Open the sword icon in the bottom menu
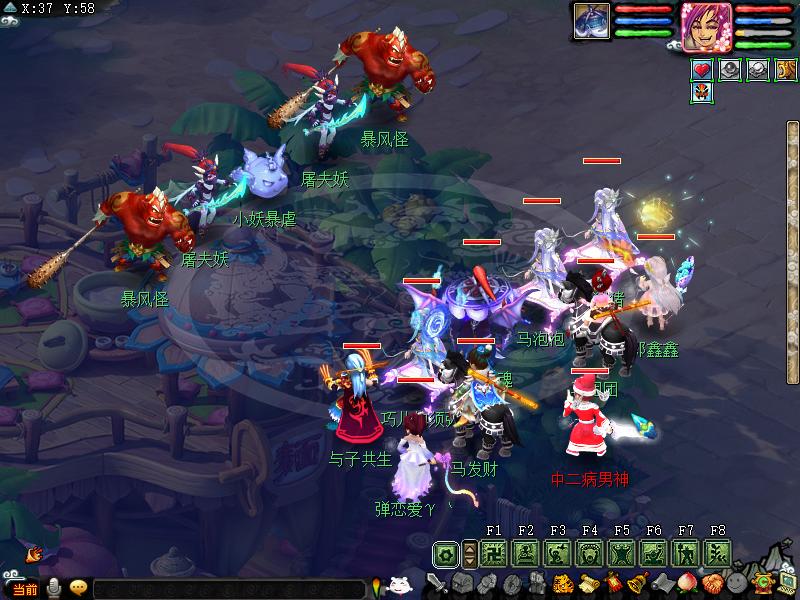Image resolution: width=800 pixels, height=600 pixels. tap(437, 583)
